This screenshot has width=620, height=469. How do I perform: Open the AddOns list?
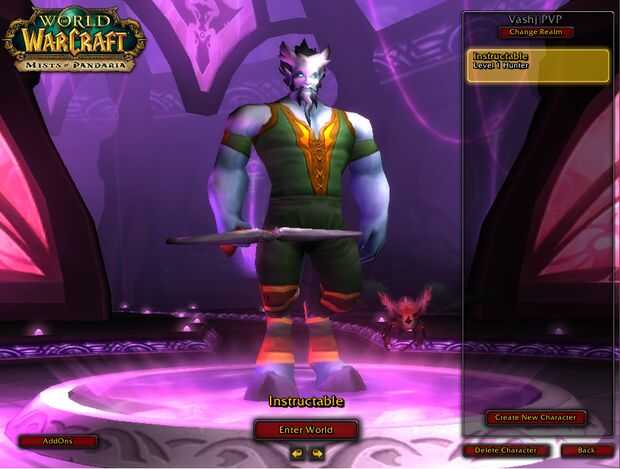click(58, 441)
